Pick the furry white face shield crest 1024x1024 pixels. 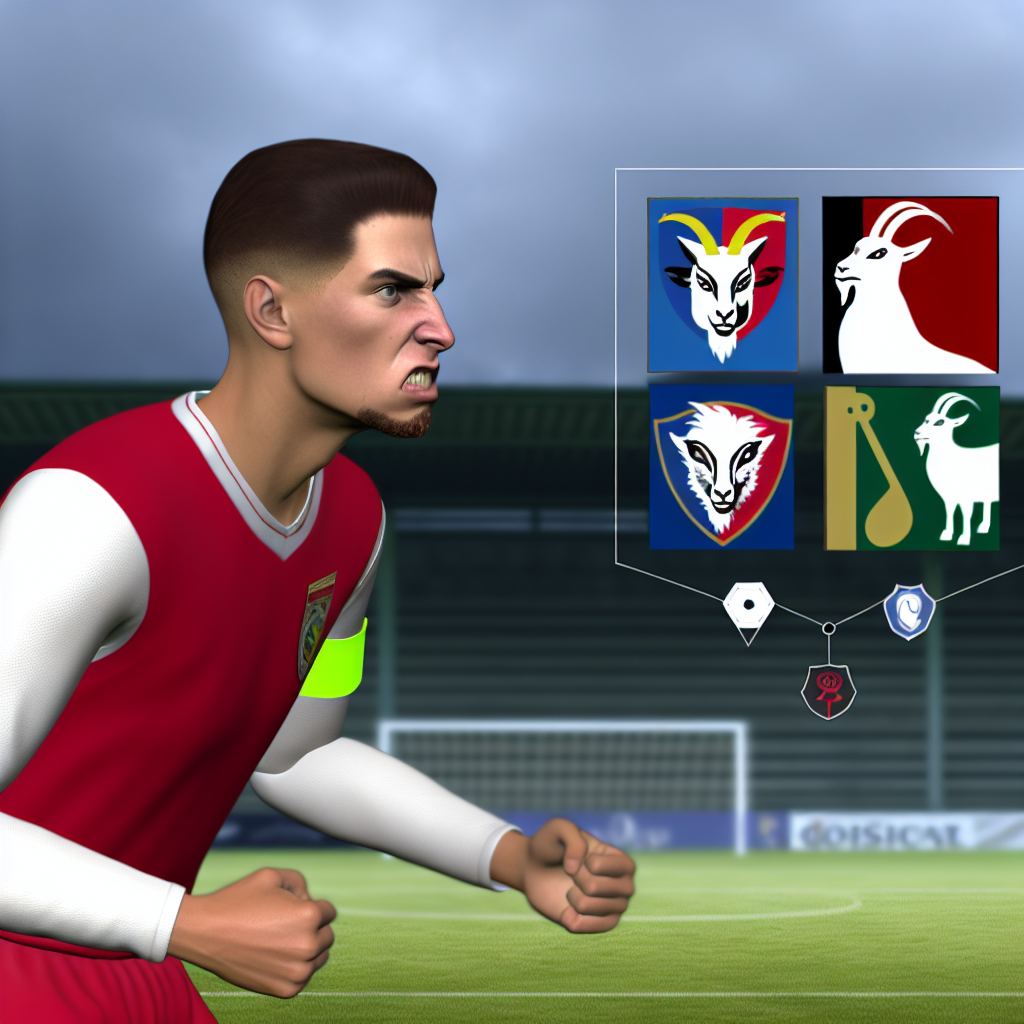coord(722,467)
